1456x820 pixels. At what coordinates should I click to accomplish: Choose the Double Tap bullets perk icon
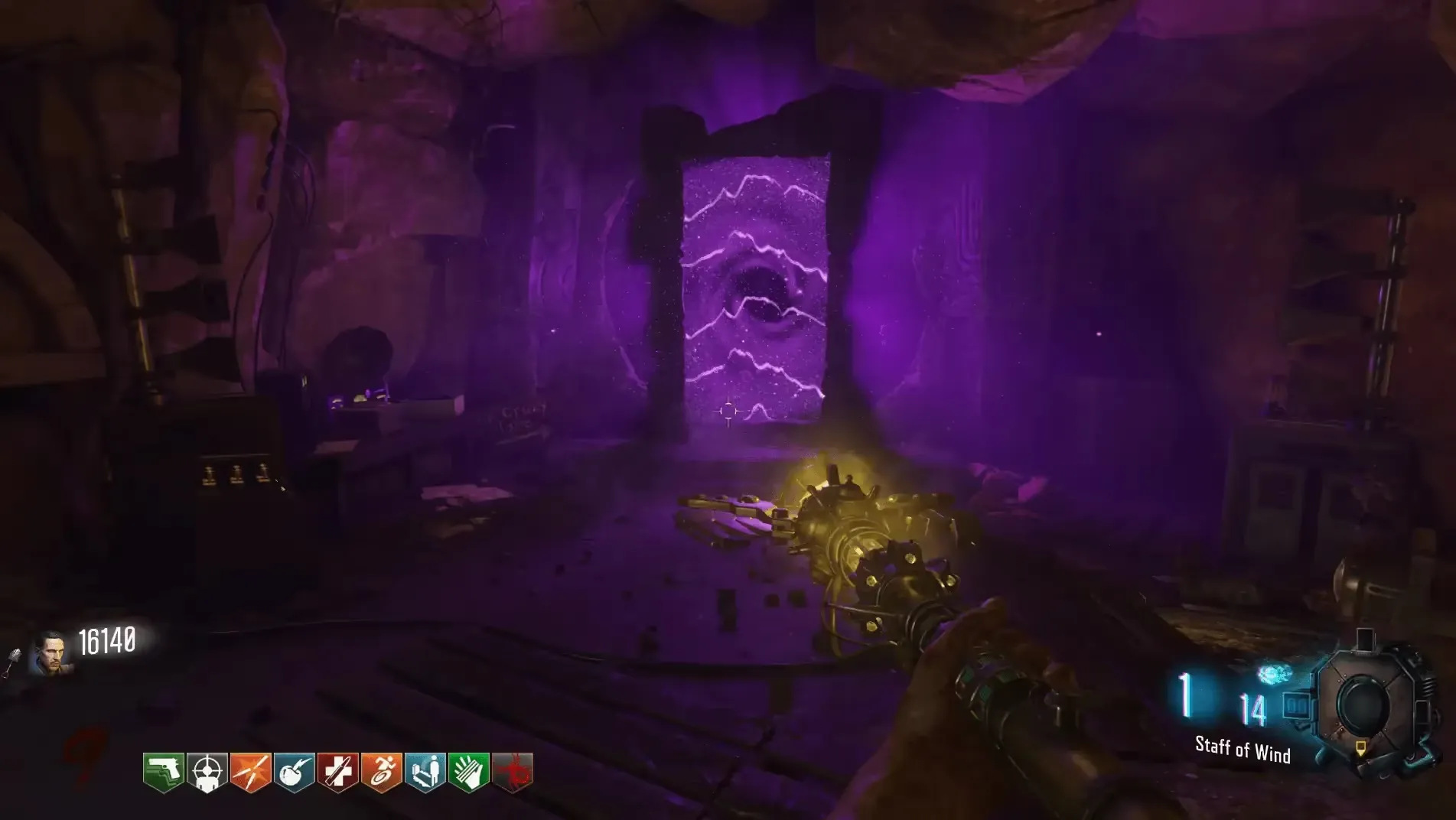tap(251, 773)
